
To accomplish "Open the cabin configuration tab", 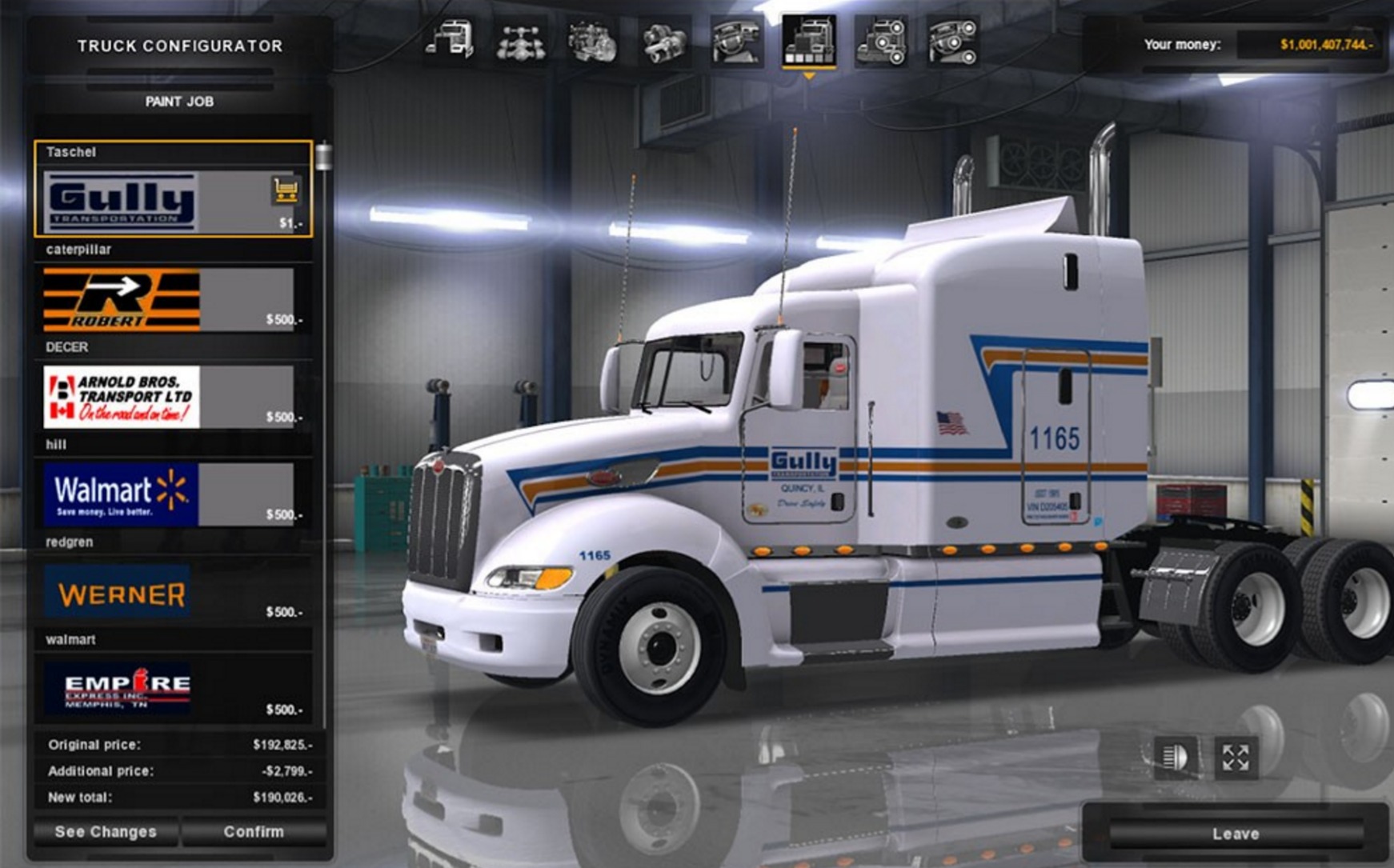I will point(450,41).
